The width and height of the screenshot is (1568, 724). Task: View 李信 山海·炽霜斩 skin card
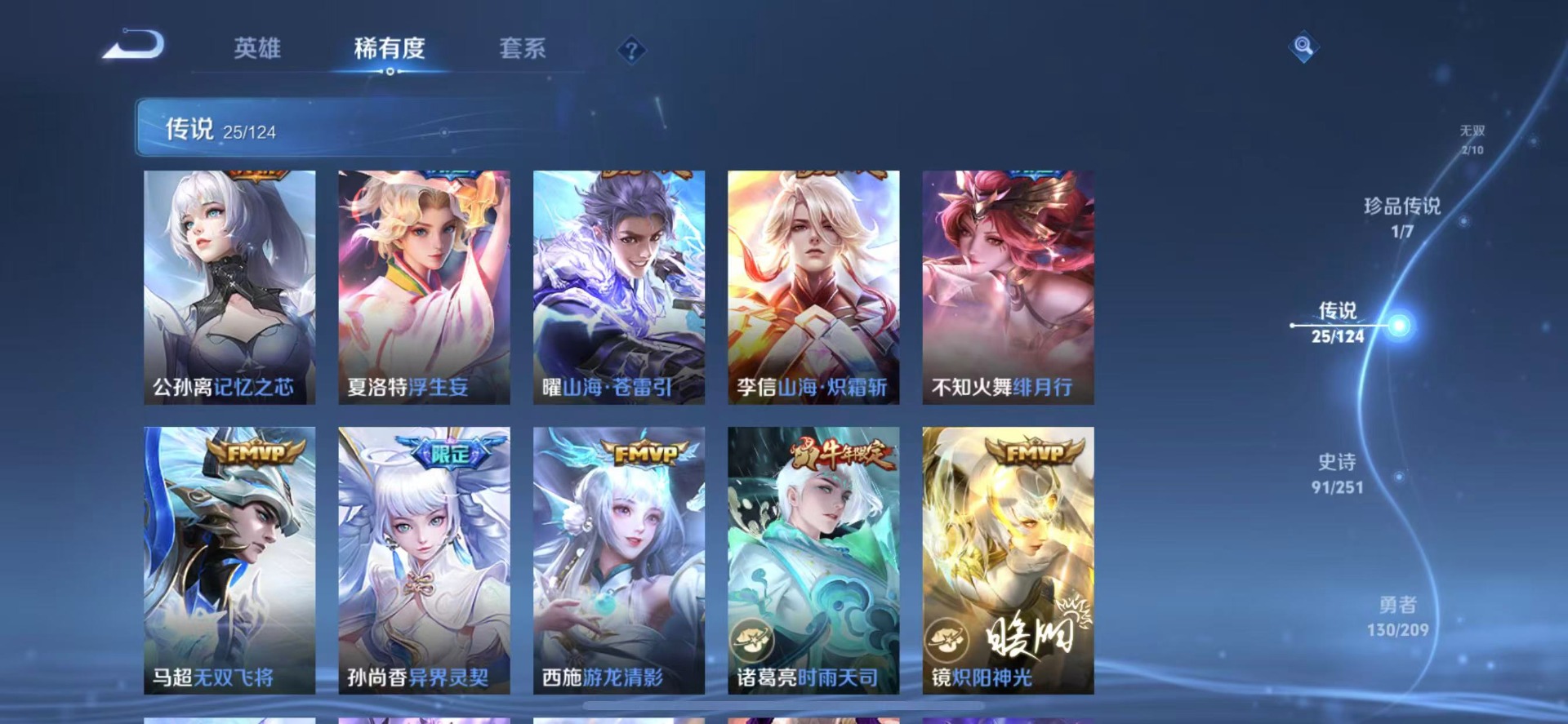[813, 287]
